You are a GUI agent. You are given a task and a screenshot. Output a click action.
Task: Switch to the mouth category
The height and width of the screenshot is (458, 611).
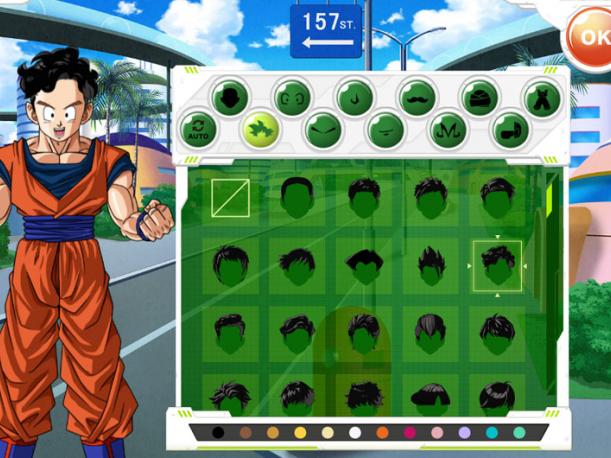coord(385,130)
